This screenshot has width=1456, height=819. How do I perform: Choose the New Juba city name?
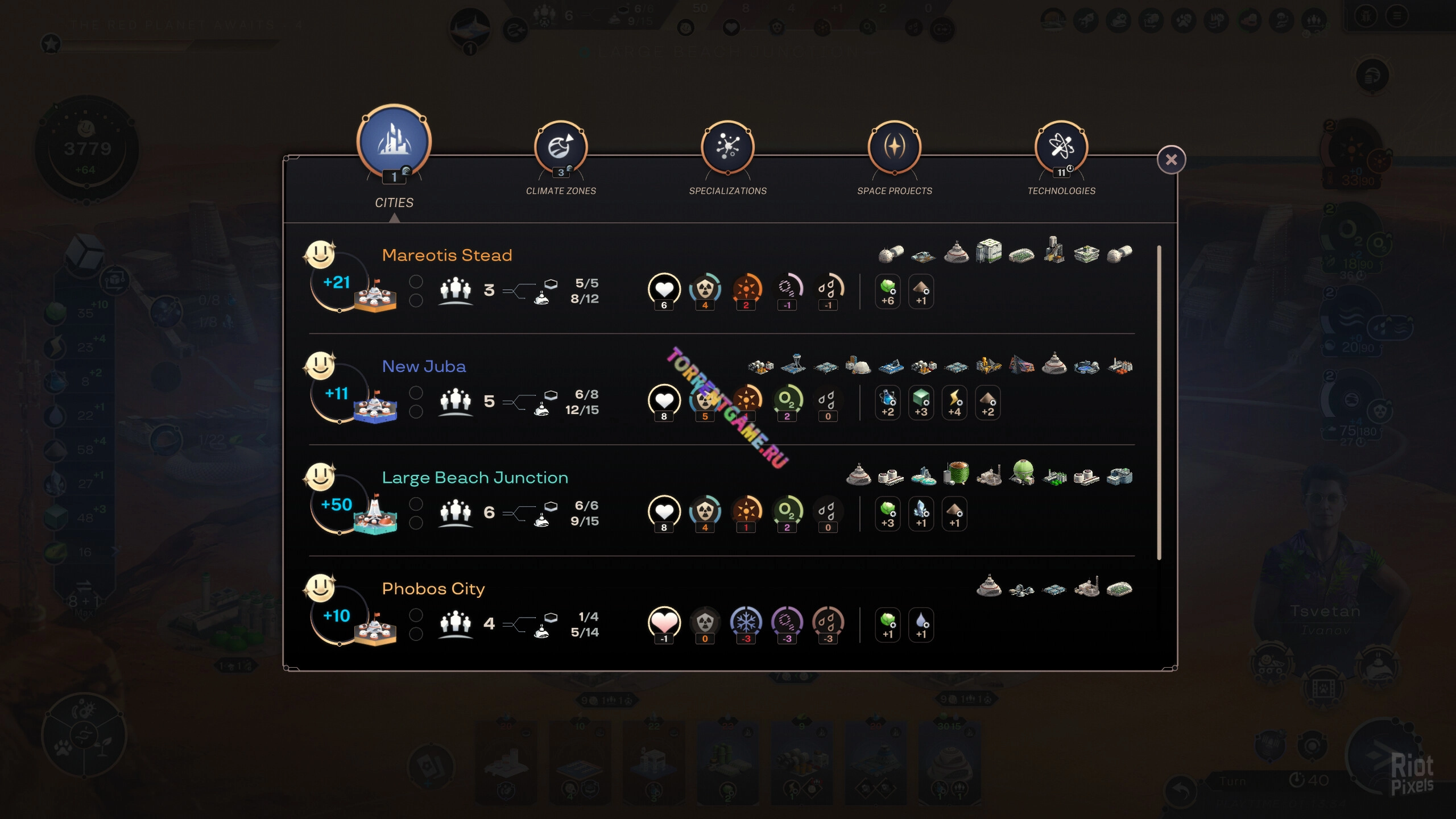tap(424, 367)
